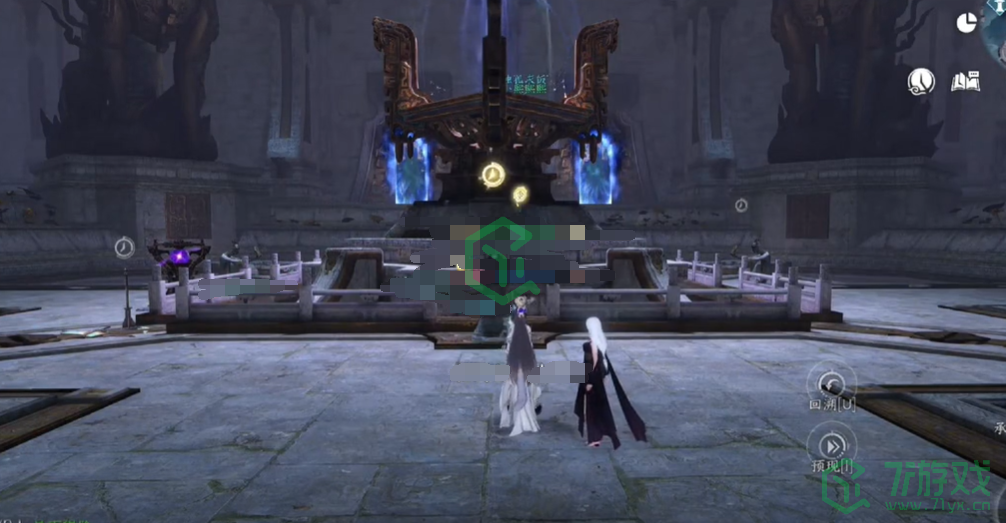Open the pie chart icon menu
The width and height of the screenshot is (1006, 523).
(966, 23)
